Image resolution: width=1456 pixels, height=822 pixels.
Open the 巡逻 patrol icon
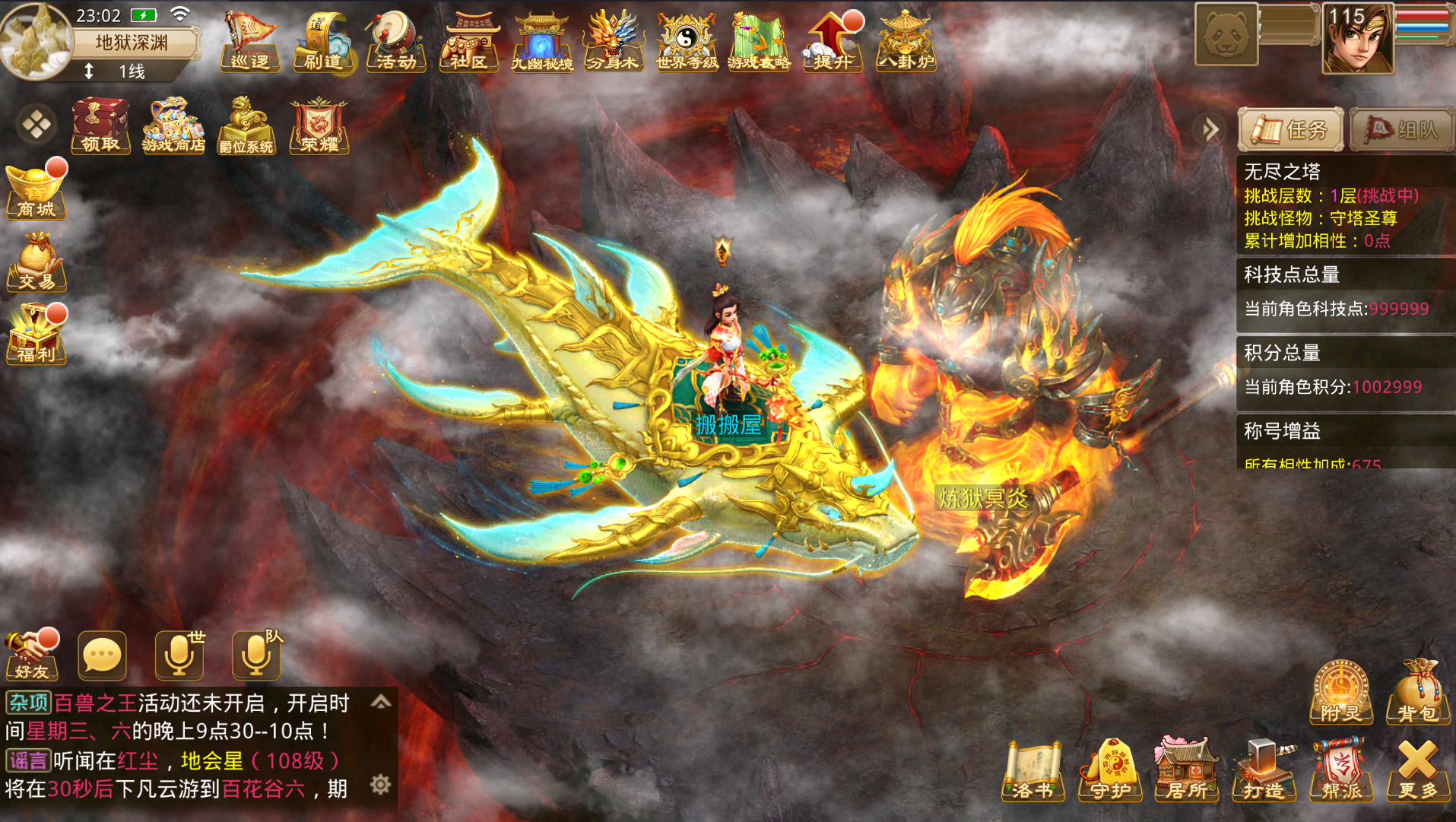[250, 42]
